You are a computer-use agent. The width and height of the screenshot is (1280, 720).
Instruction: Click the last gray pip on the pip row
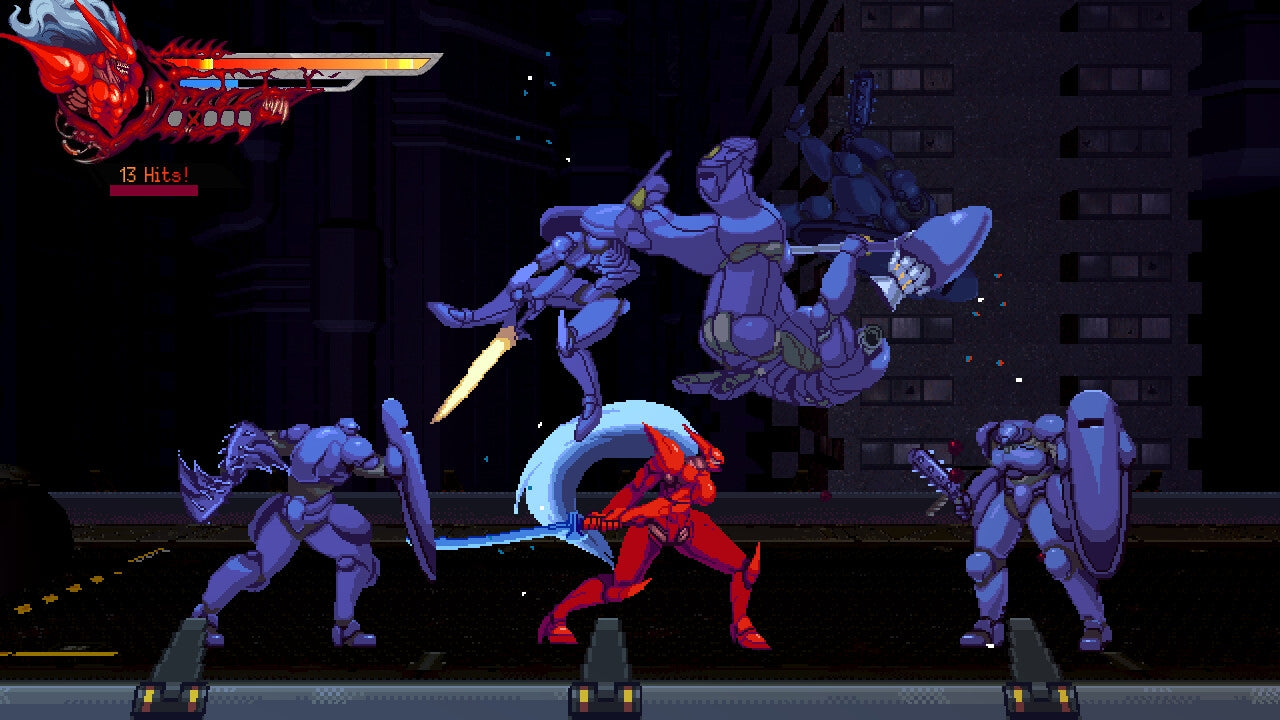[x=245, y=115]
